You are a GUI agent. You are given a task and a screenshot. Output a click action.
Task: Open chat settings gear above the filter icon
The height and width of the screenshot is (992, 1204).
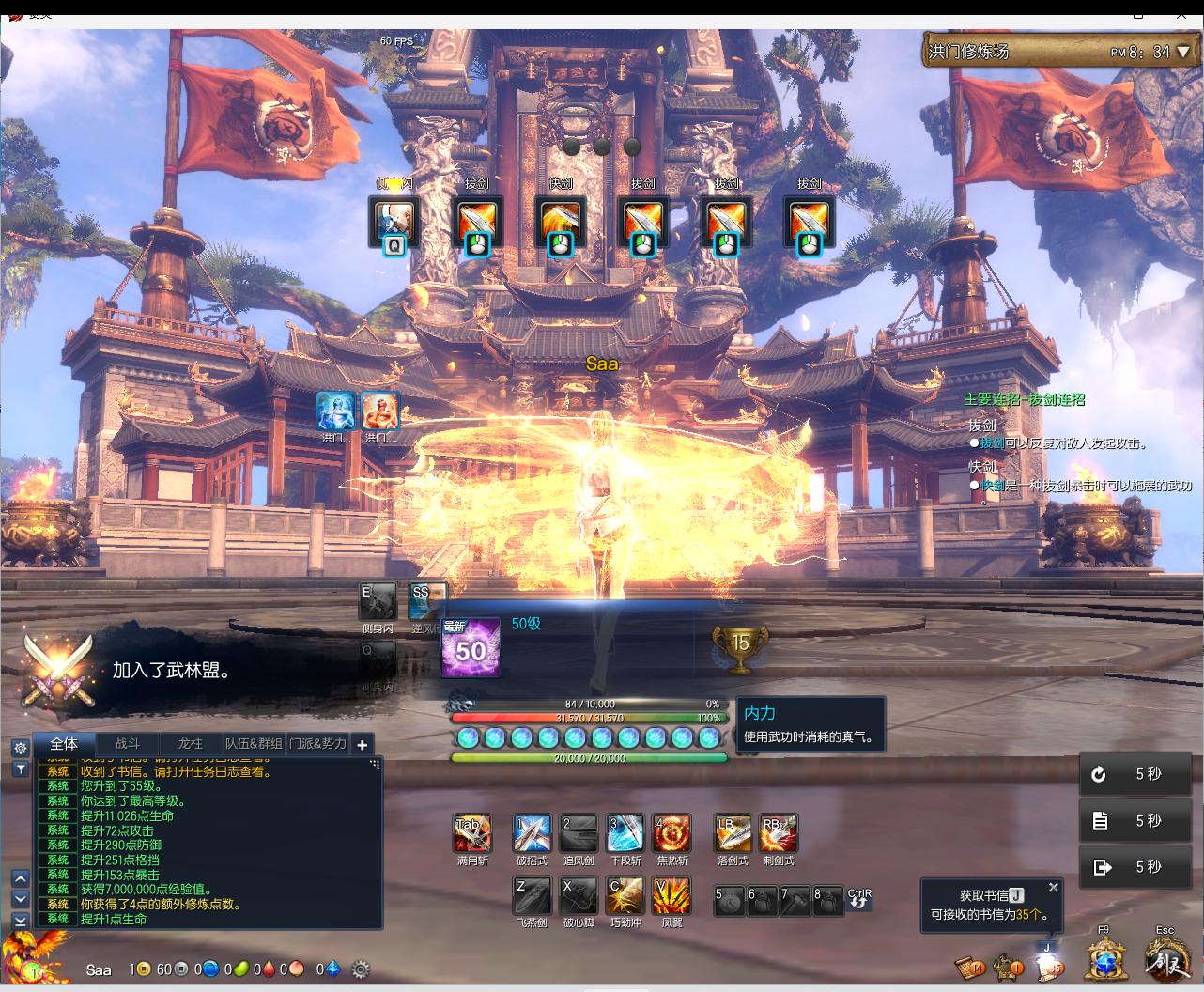point(20,749)
